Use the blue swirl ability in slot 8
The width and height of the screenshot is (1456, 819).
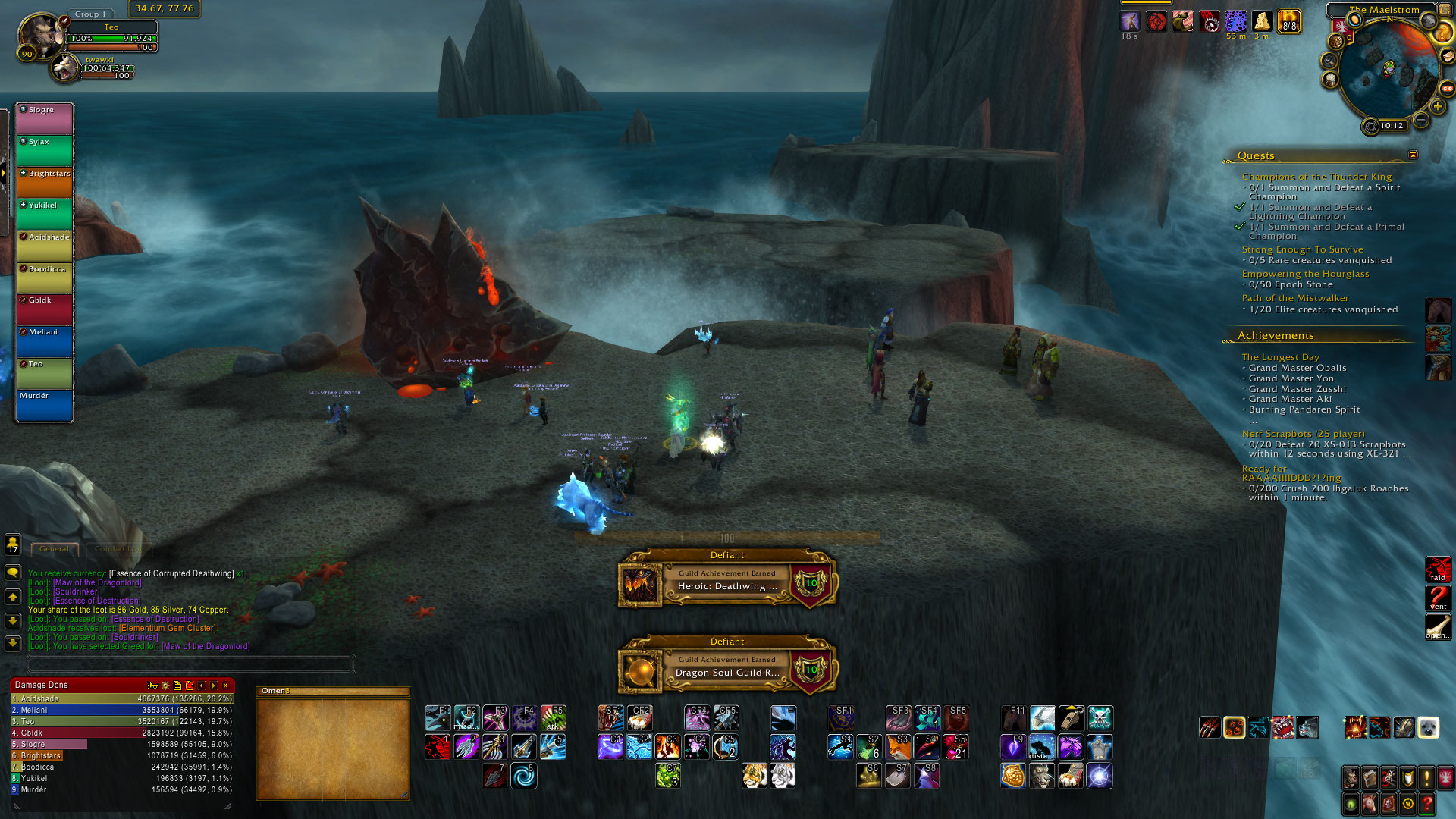tap(523, 775)
